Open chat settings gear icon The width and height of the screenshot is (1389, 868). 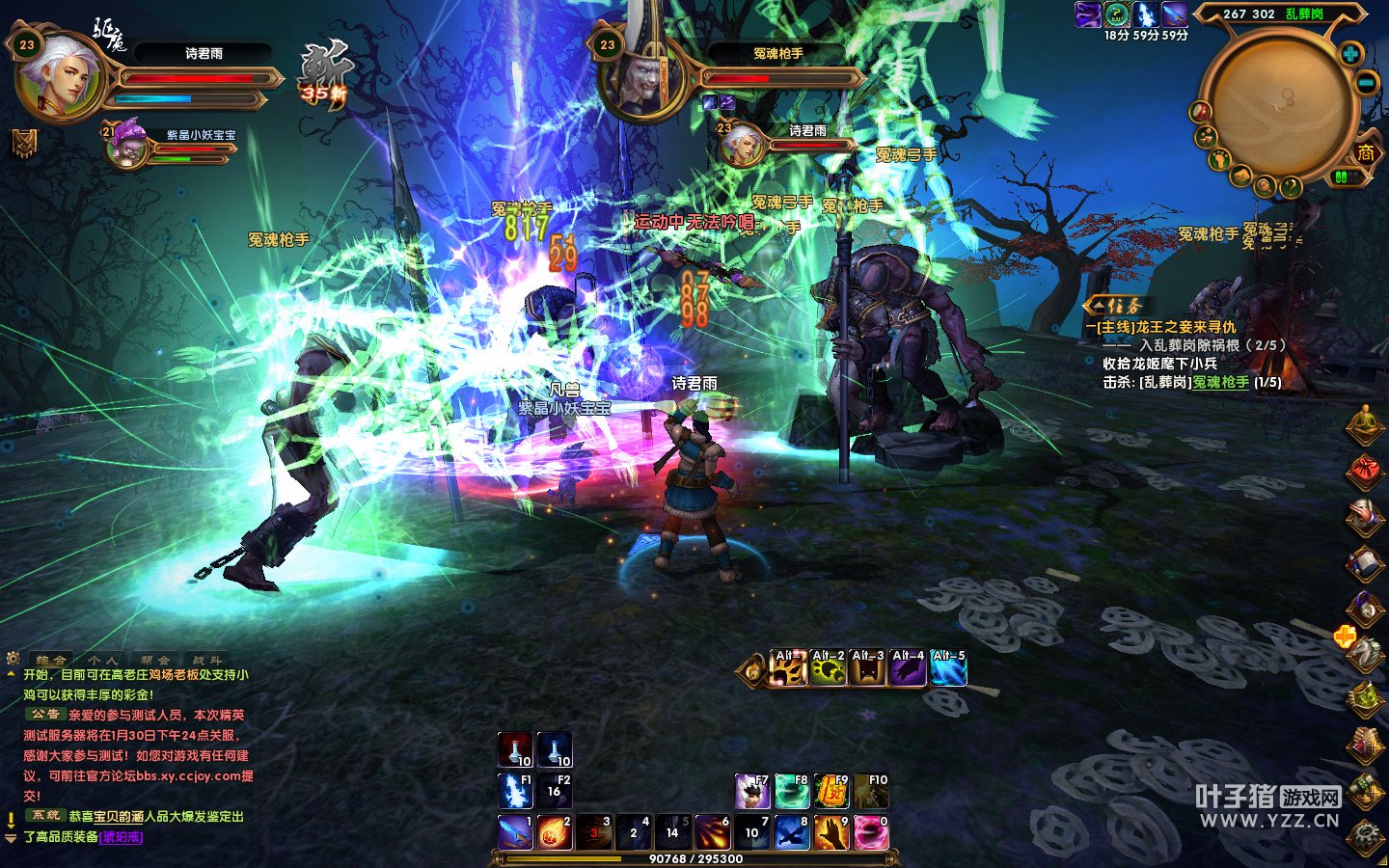pos(13,660)
